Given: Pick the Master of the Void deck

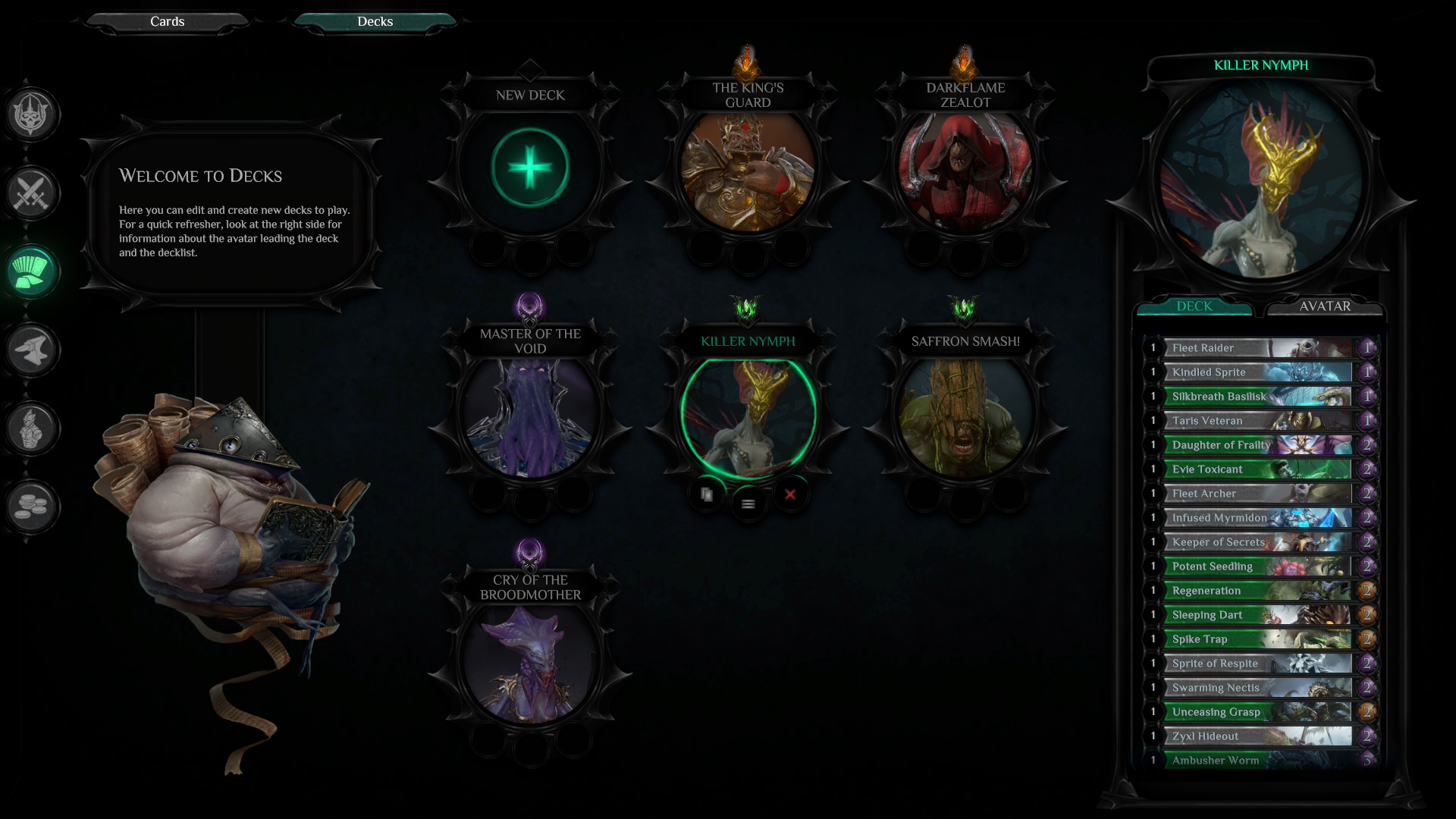Looking at the screenshot, I should [x=530, y=416].
